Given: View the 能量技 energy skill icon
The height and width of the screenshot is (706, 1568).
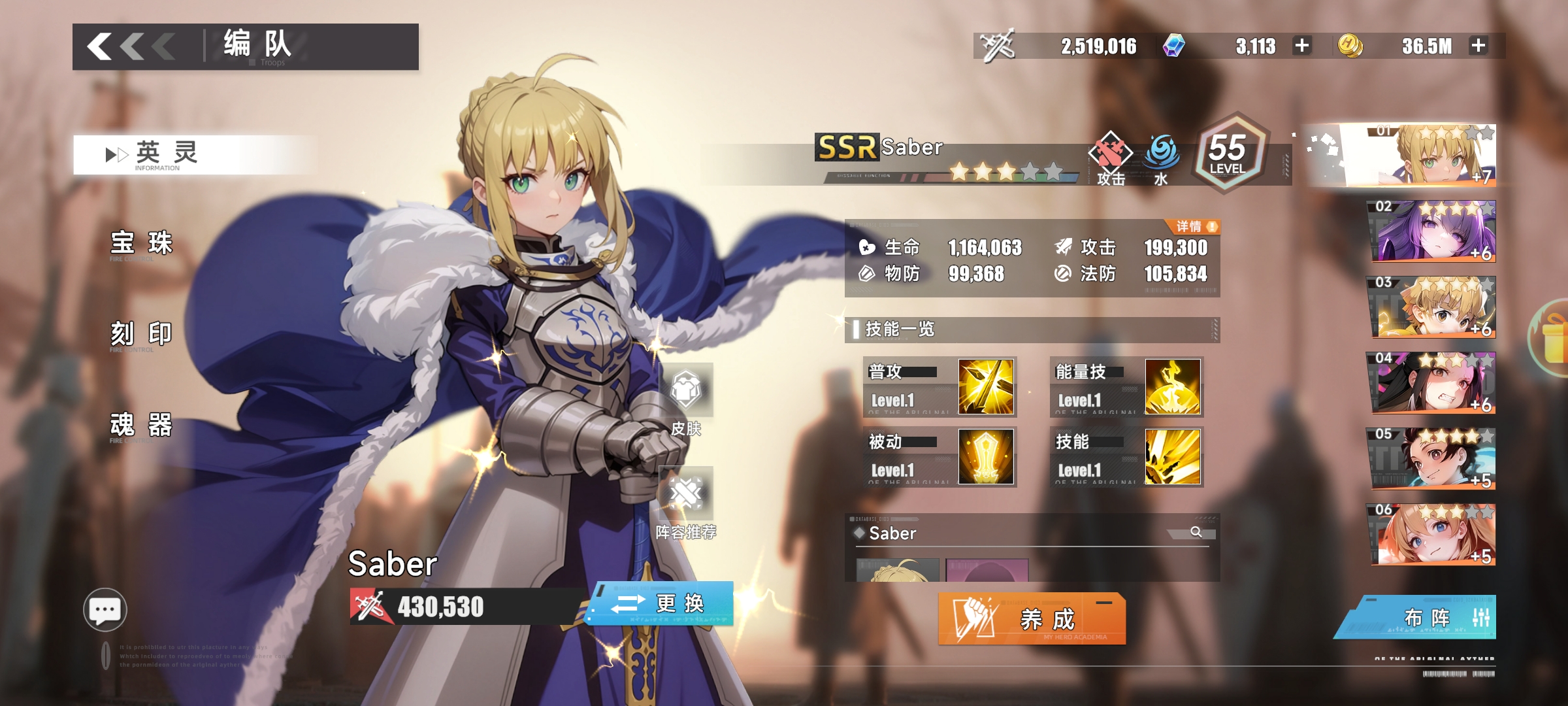Looking at the screenshot, I should 1173,387.
